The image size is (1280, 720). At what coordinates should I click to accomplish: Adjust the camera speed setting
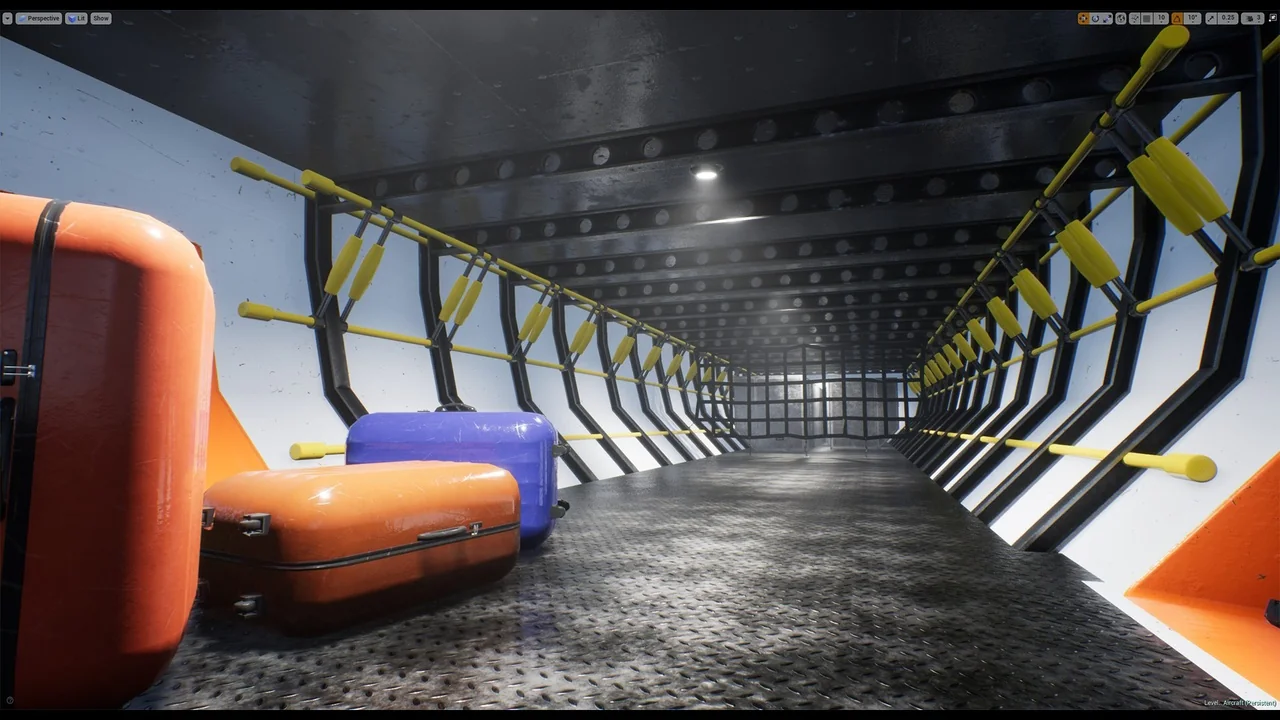(1252, 18)
